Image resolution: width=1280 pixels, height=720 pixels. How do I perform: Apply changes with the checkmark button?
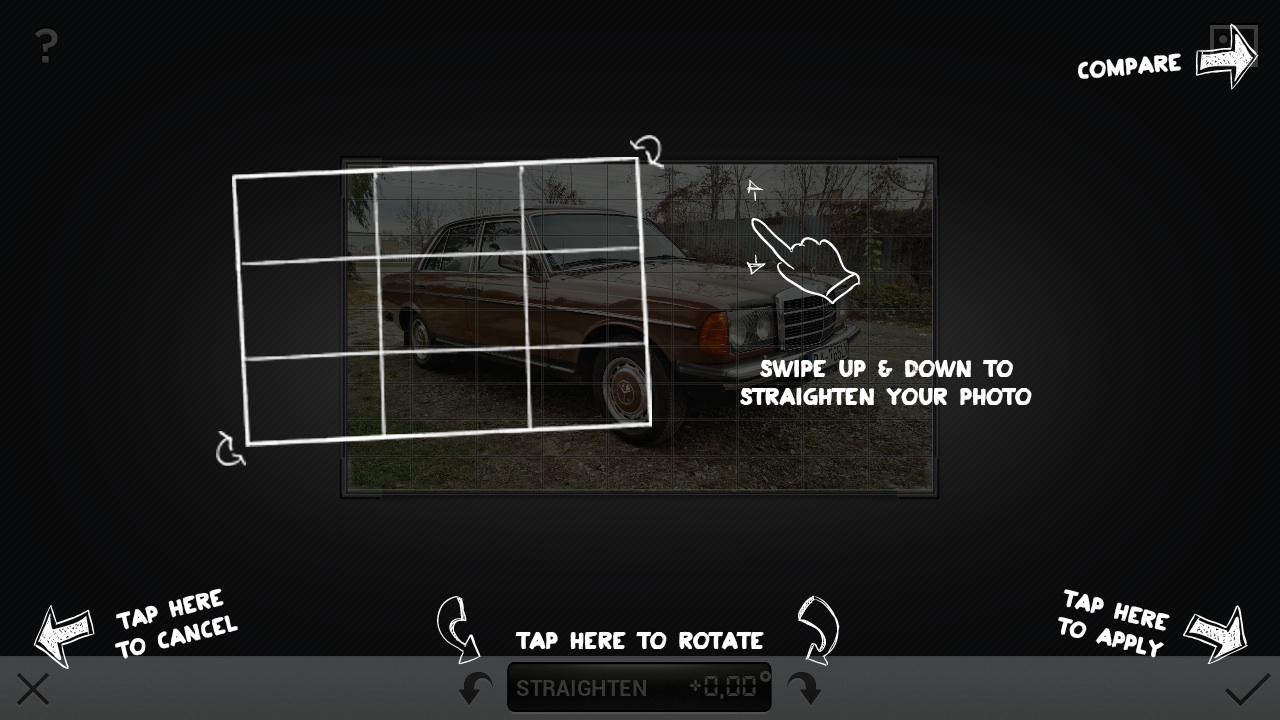click(x=1247, y=689)
